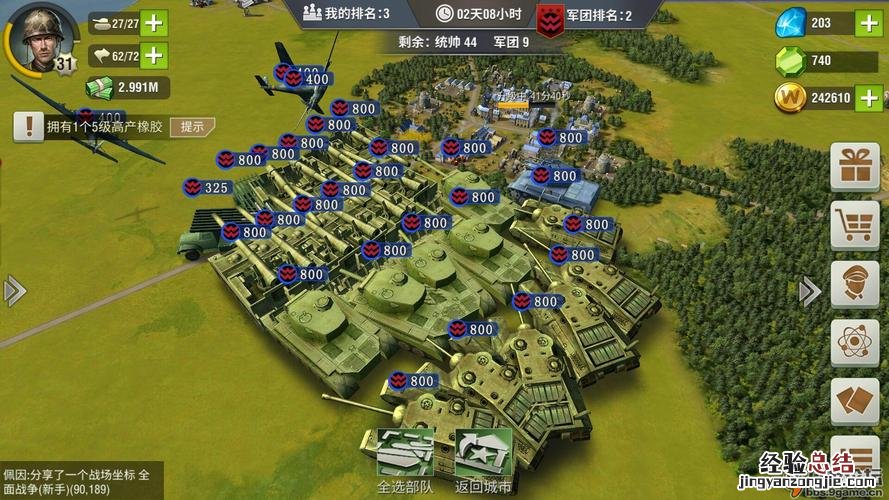Tap the plus button beside 27/27

(154, 24)
